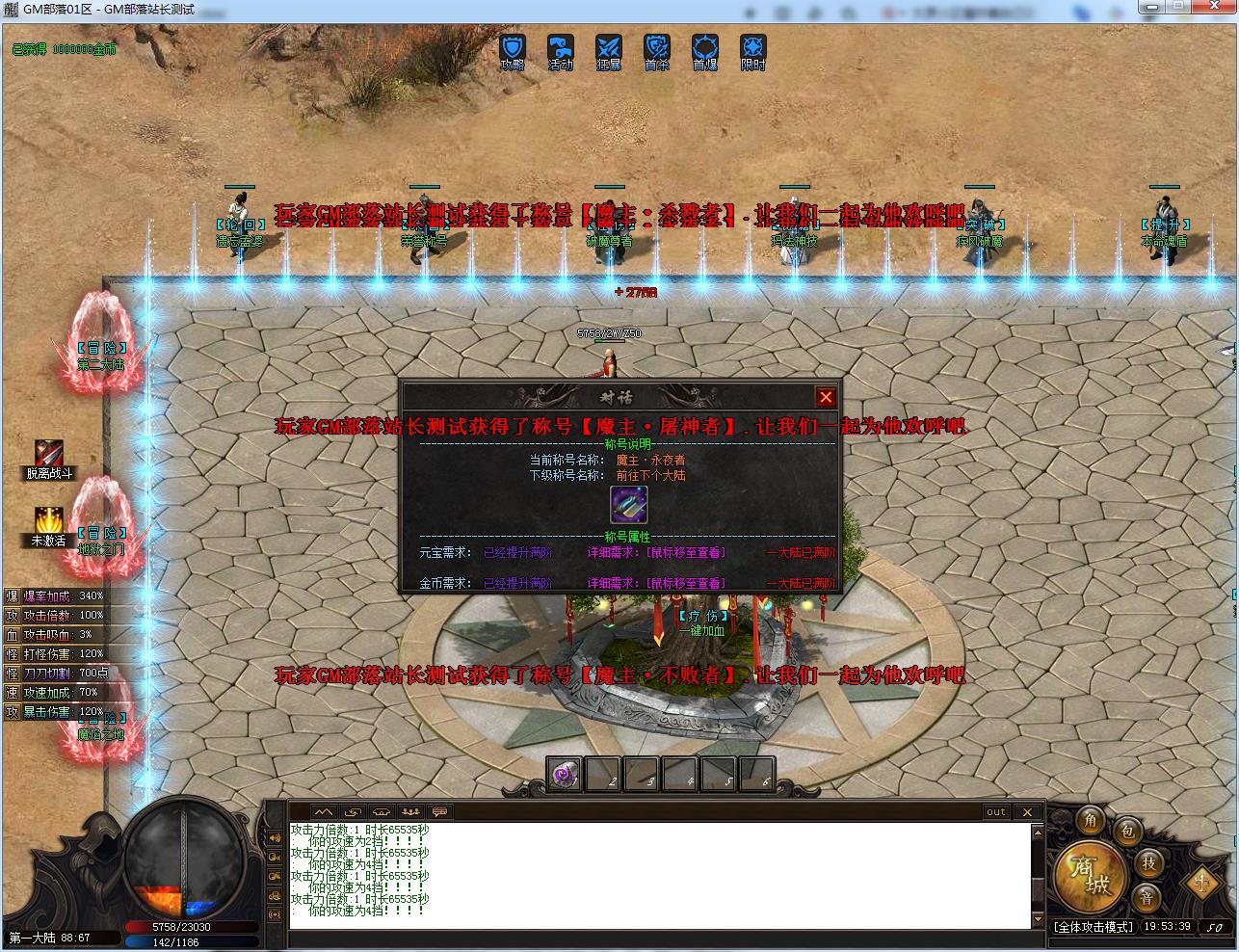Open the 商城 shop button
Screen dimensions: 1239x952
(1089, 876)
